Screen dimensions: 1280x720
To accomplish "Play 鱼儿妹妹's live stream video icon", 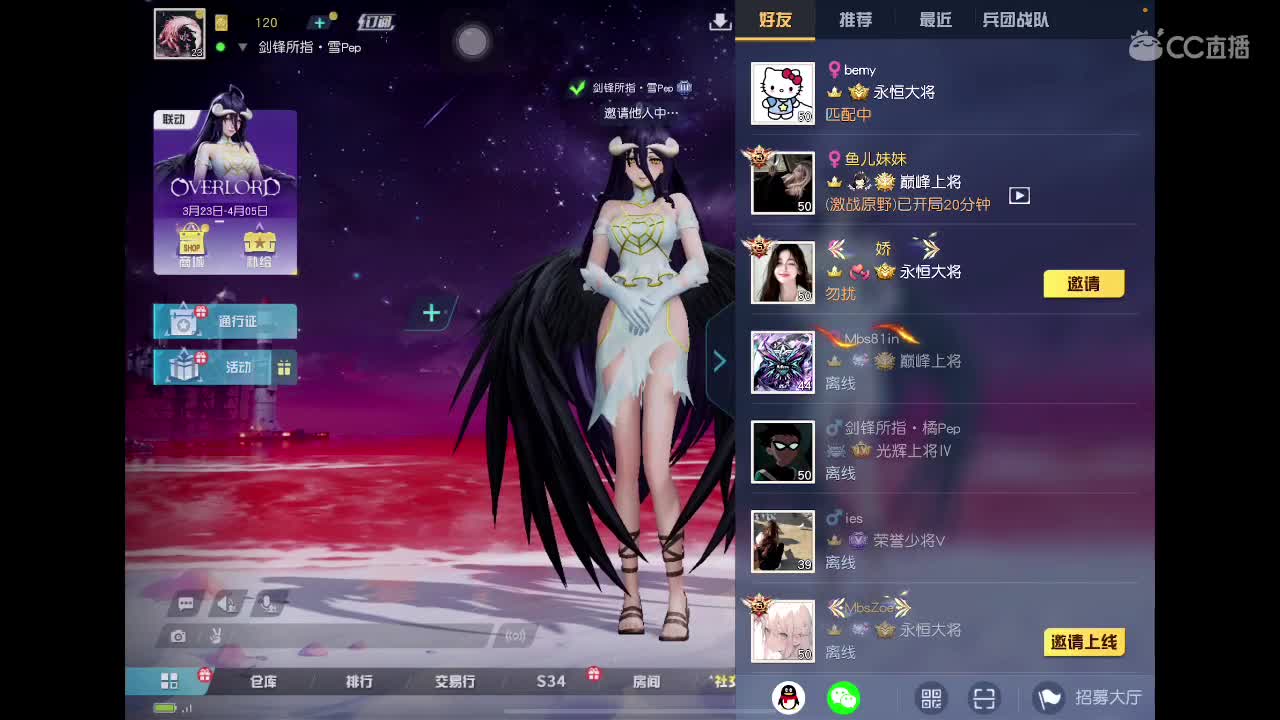I will (x=1019, y=196).
